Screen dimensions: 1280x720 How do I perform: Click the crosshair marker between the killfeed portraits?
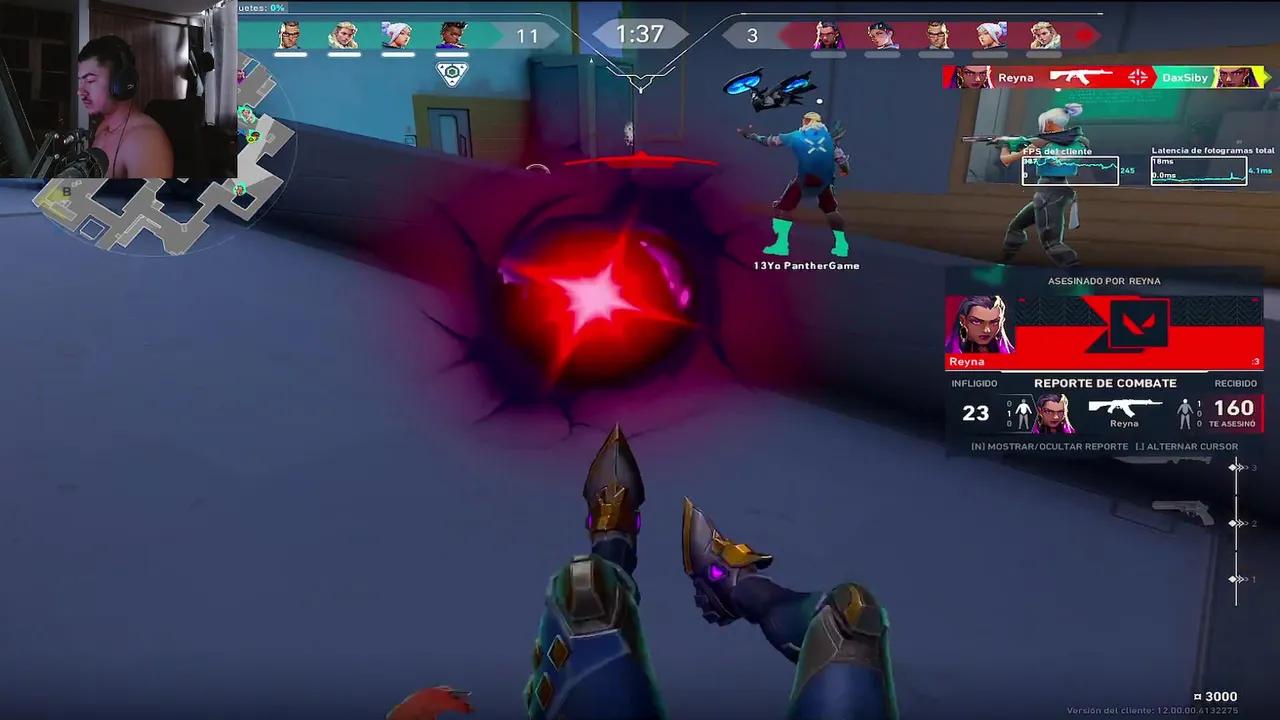click(x=1136, y=78)
